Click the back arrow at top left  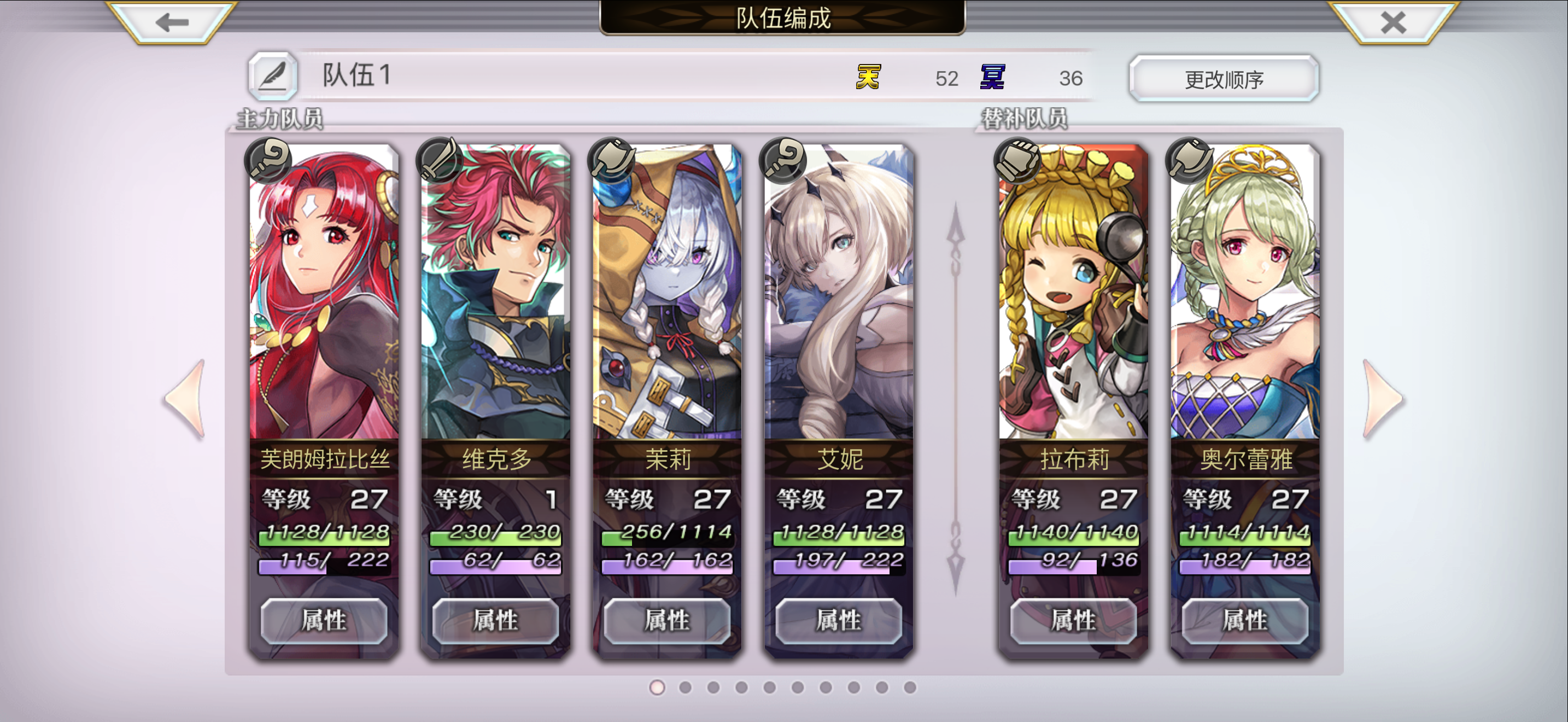pos(173,23)
